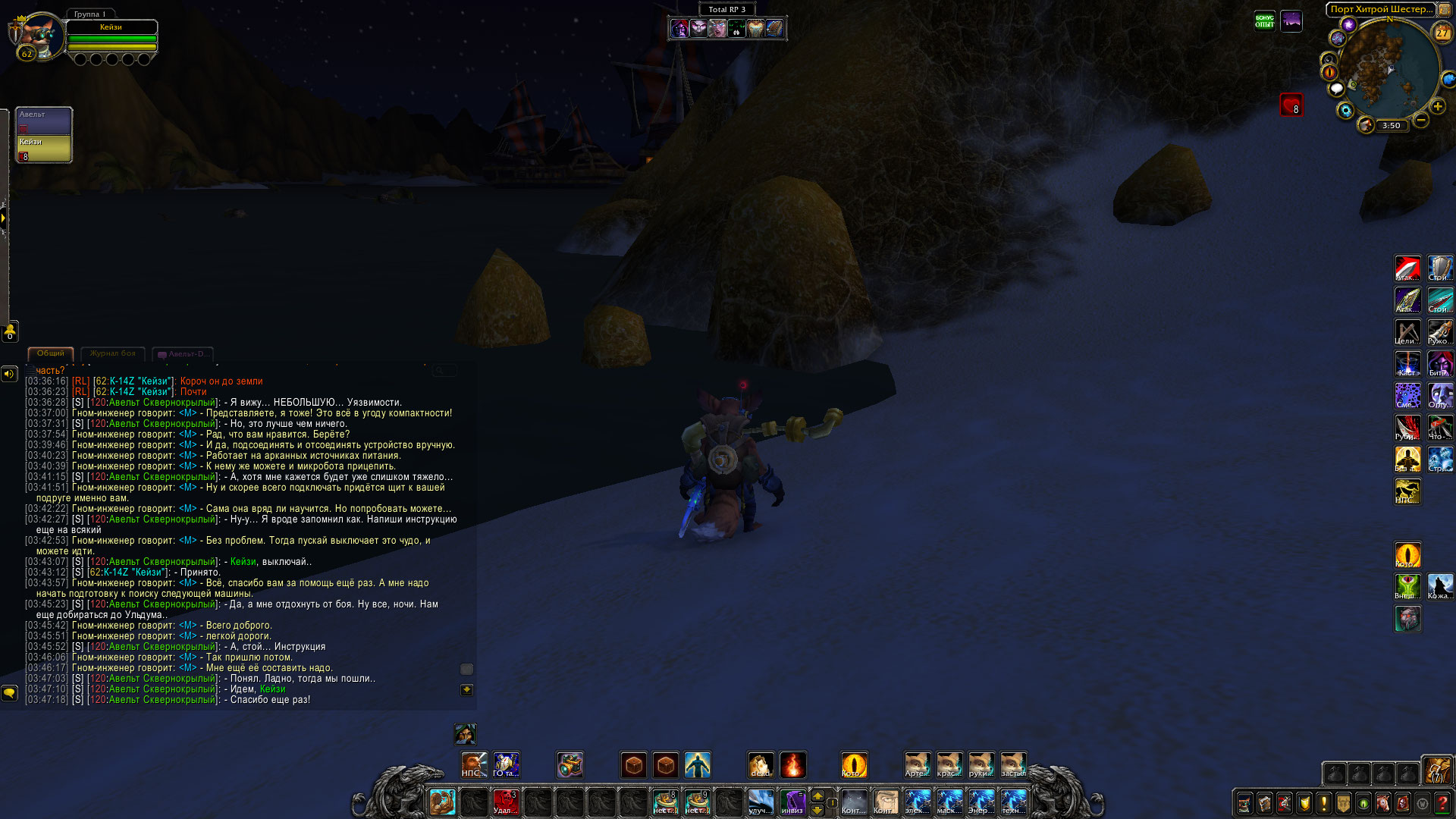Open the red question mark help menu
Screen dimensions: 1456x819
click(x=1442, y=803)
